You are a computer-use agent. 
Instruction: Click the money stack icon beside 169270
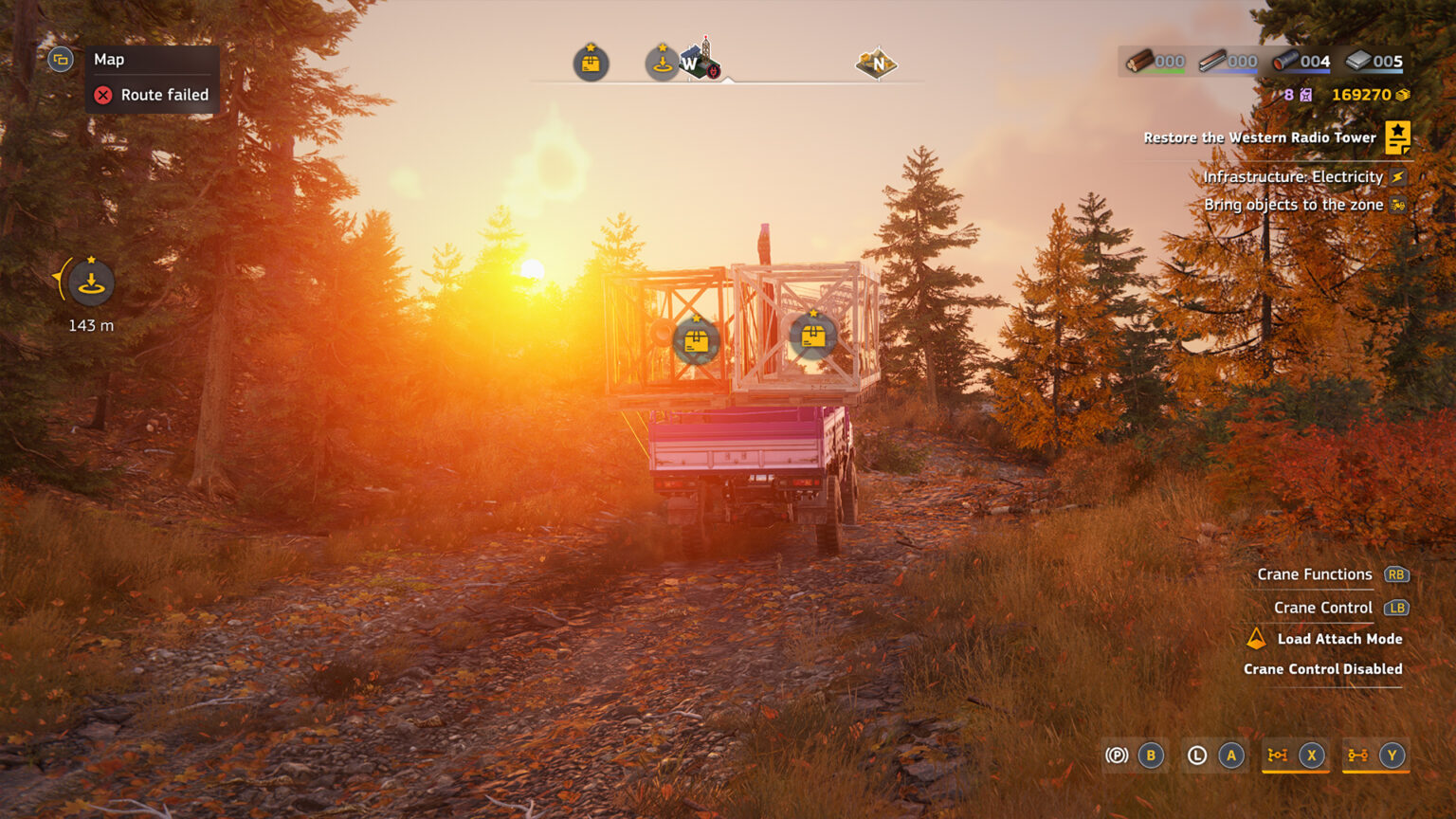coord(1402,95)
